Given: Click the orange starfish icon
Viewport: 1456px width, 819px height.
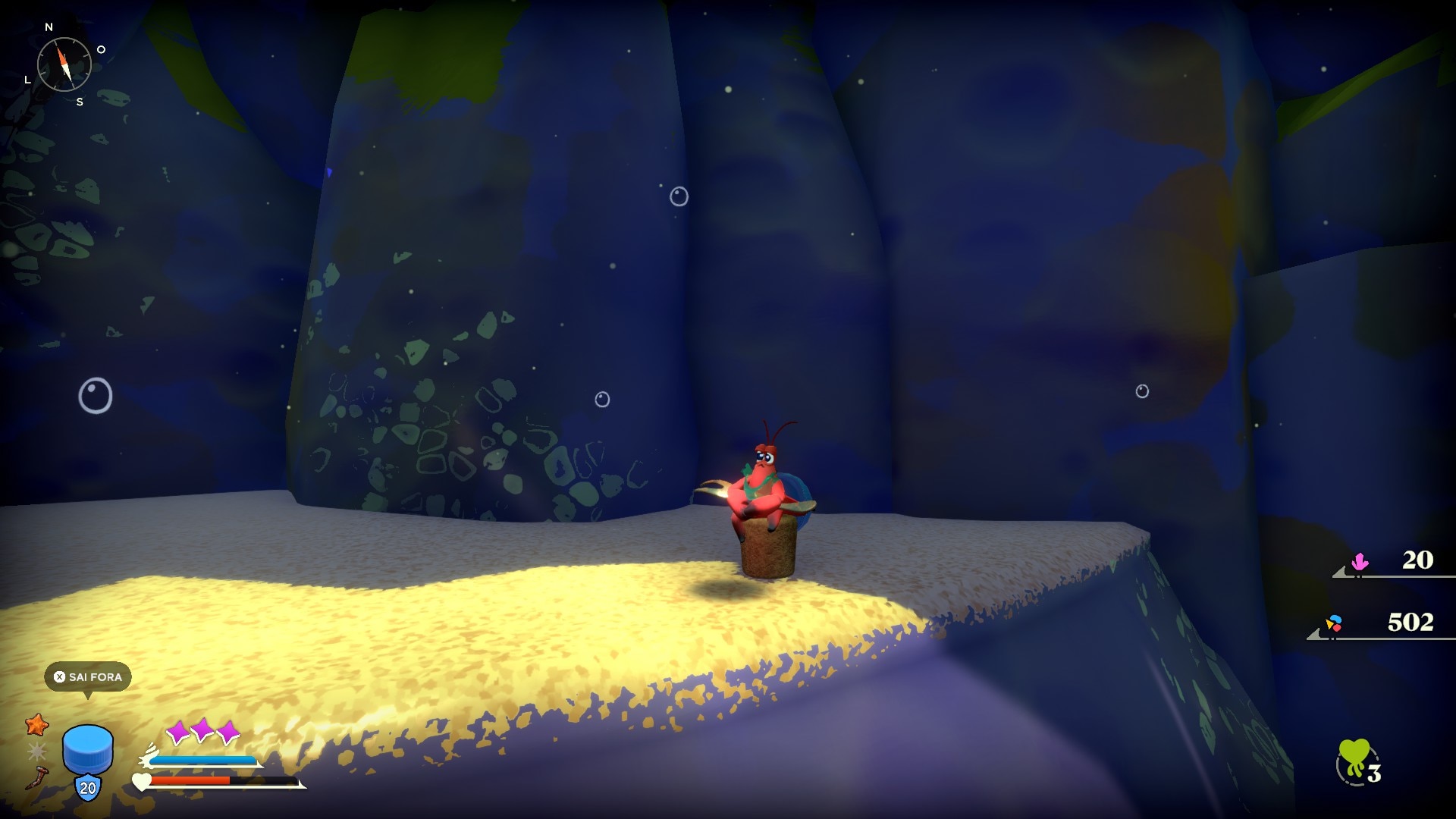Looking at the screenshot, I should pyautogui.click(x=36, y=725).
